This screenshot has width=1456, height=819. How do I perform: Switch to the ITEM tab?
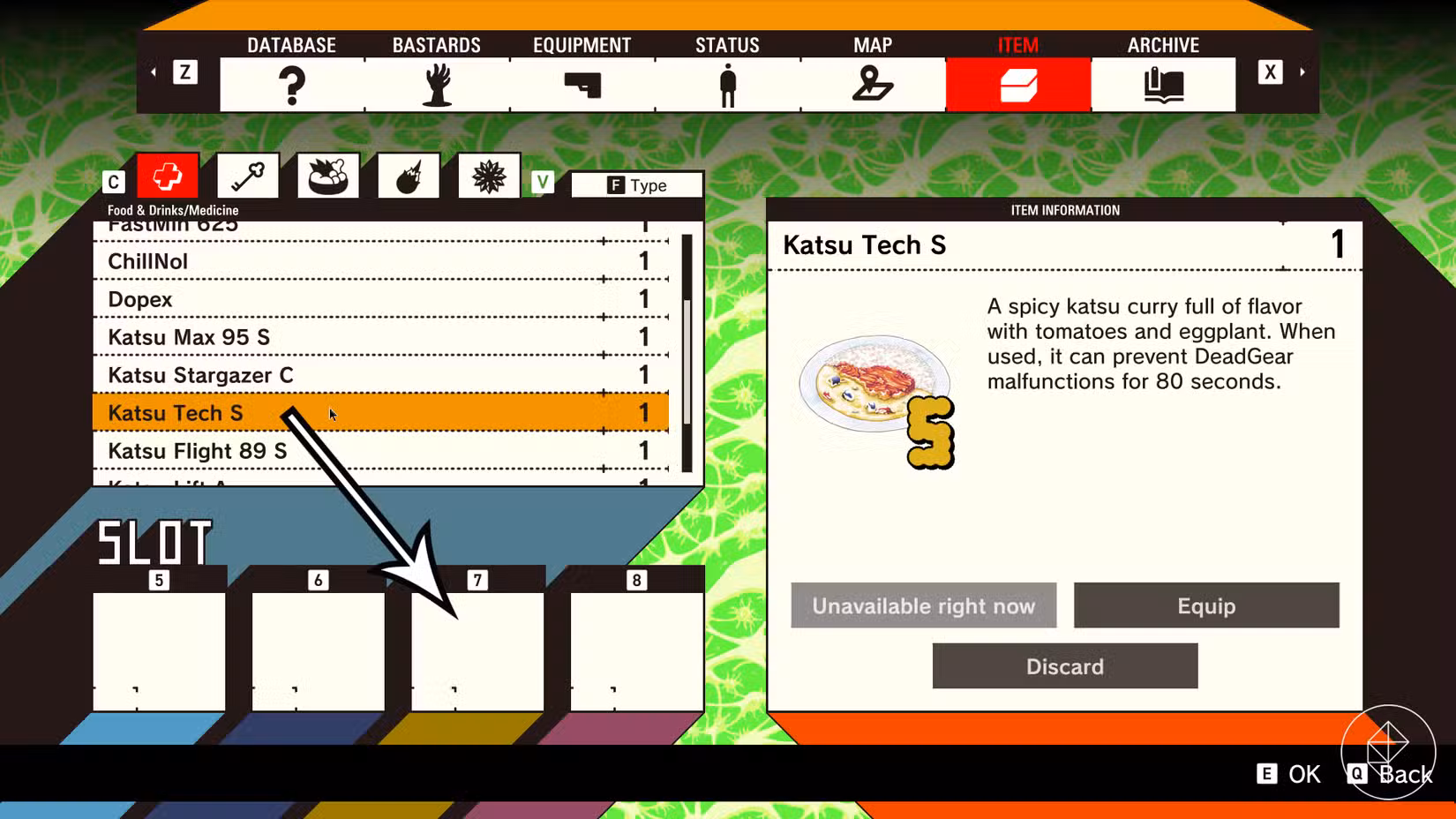[1017, 85]
